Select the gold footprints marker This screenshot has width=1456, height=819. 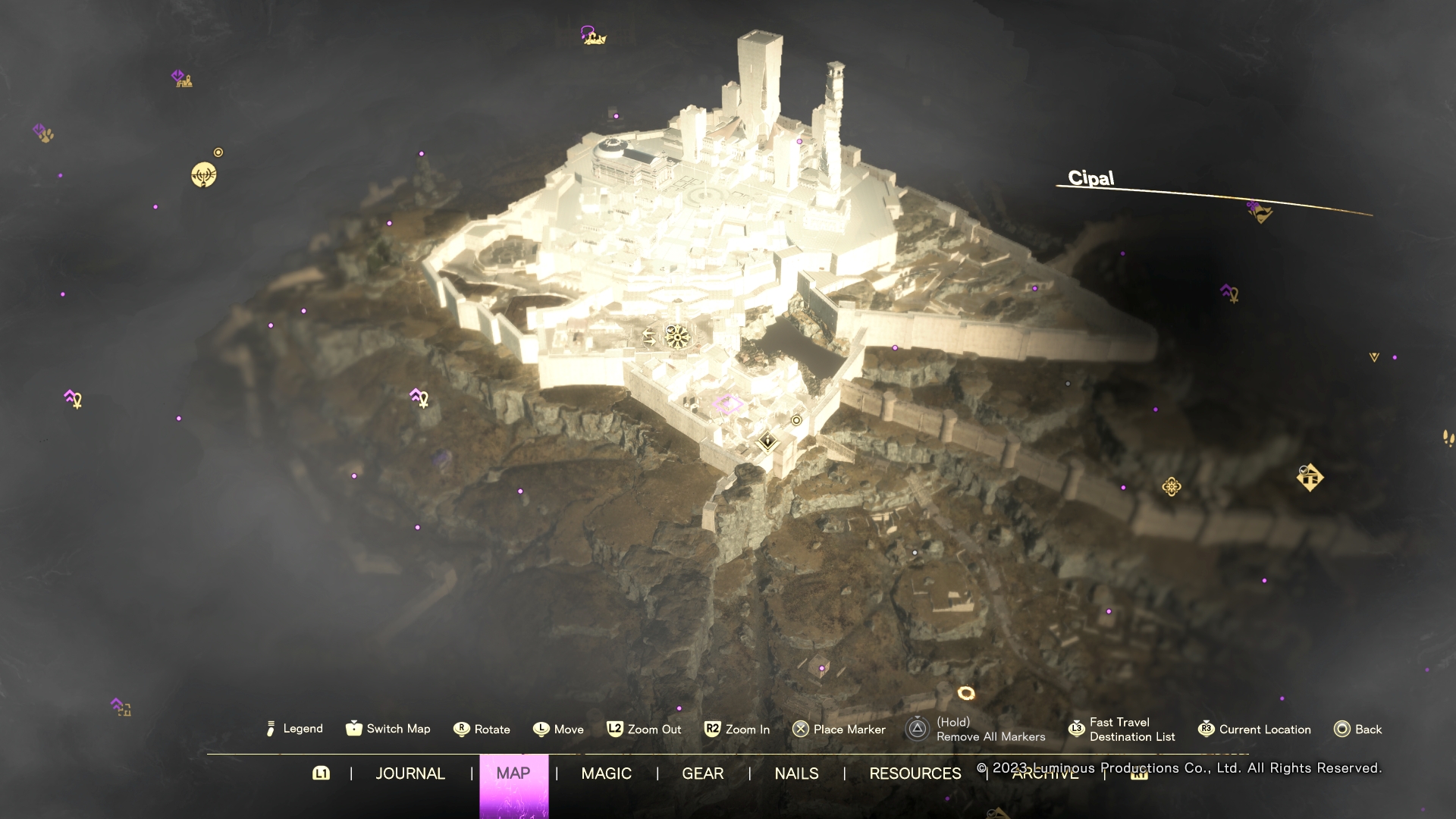coord(1448,438)
